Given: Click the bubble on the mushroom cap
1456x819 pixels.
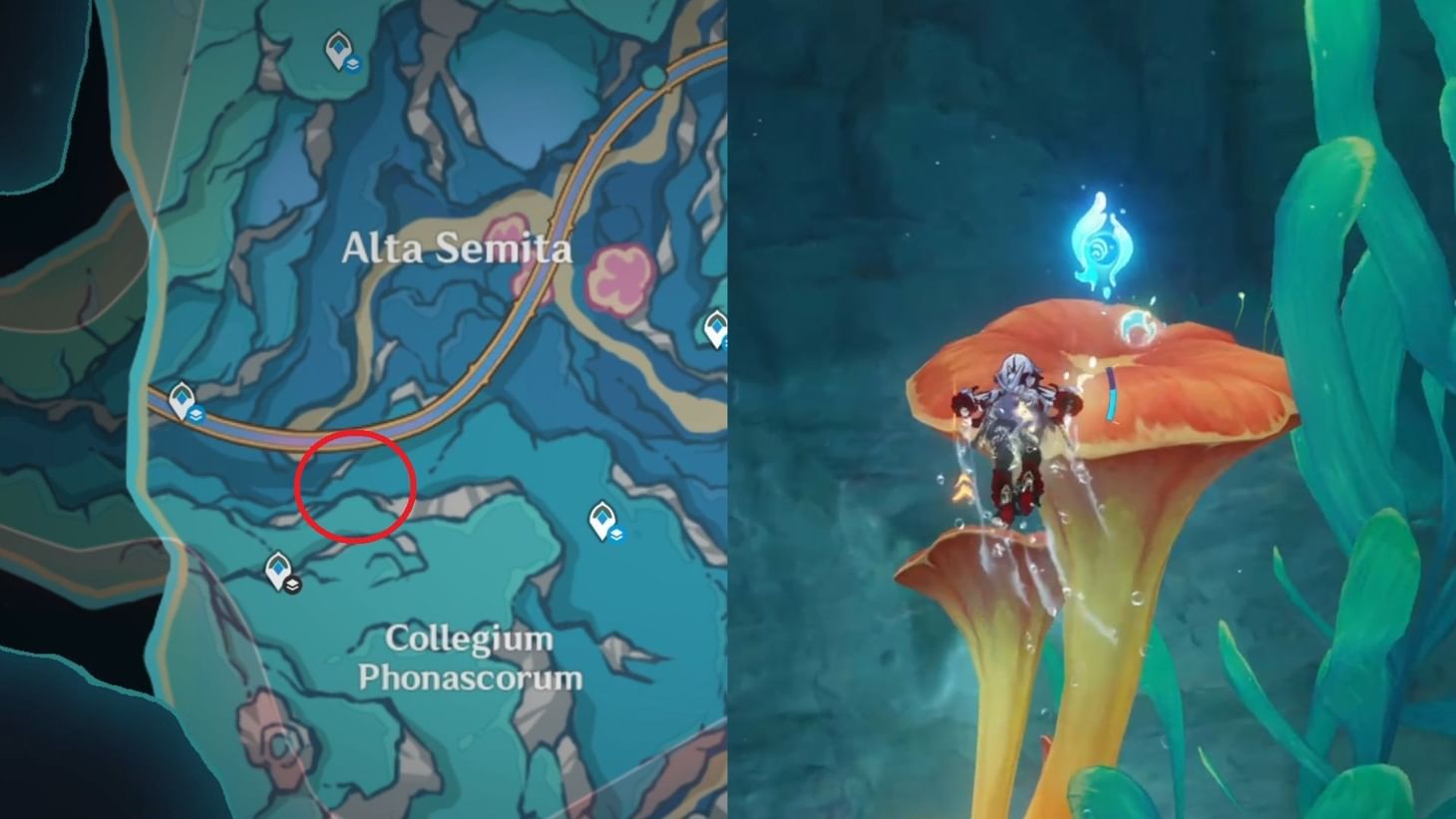Looking at the screenshot, I should point(1138,326).
